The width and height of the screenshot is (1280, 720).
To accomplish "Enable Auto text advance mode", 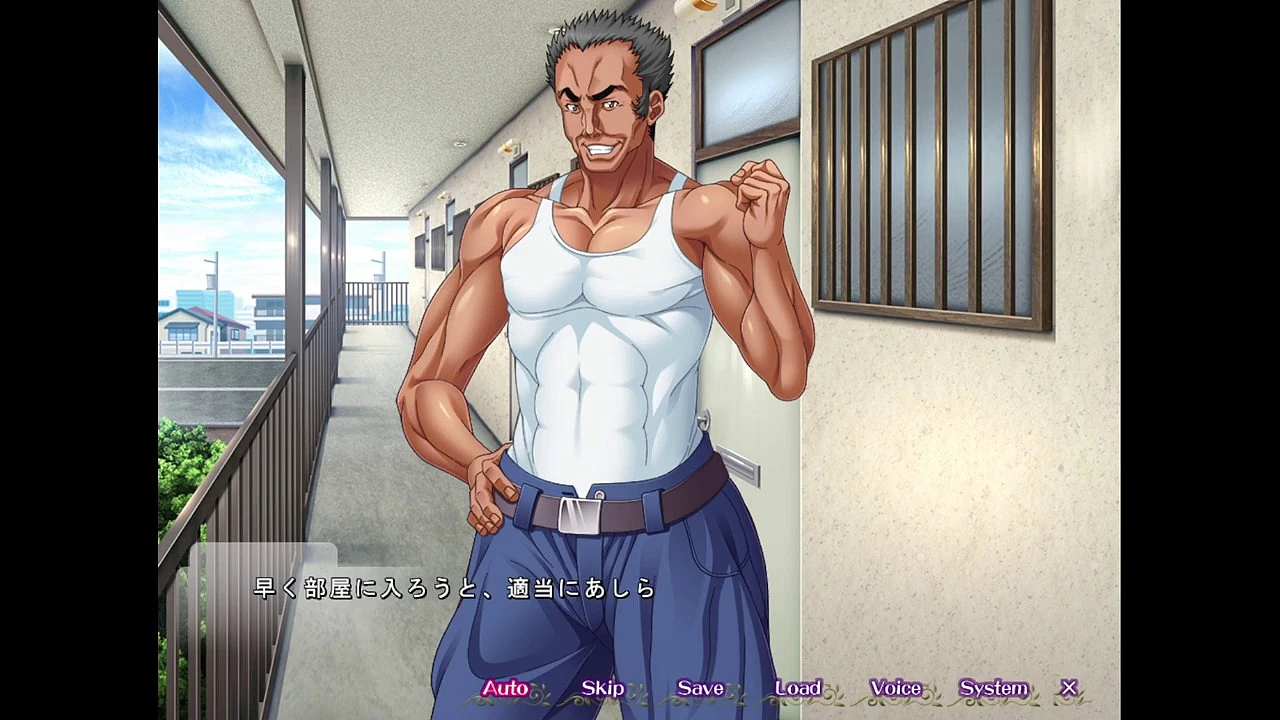I will click(x=505, y=688).
